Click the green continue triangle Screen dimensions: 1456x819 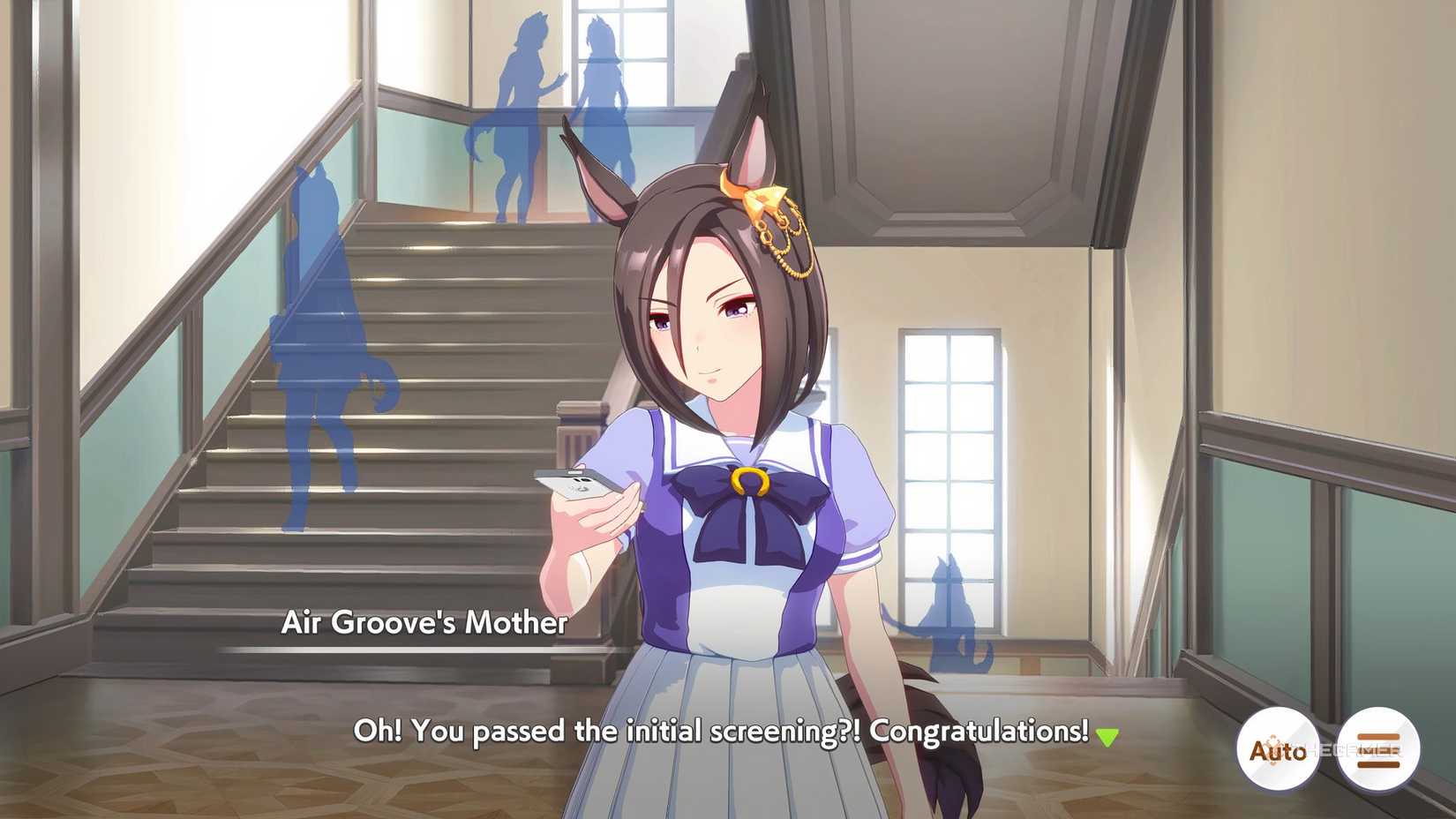[1109, 733]
